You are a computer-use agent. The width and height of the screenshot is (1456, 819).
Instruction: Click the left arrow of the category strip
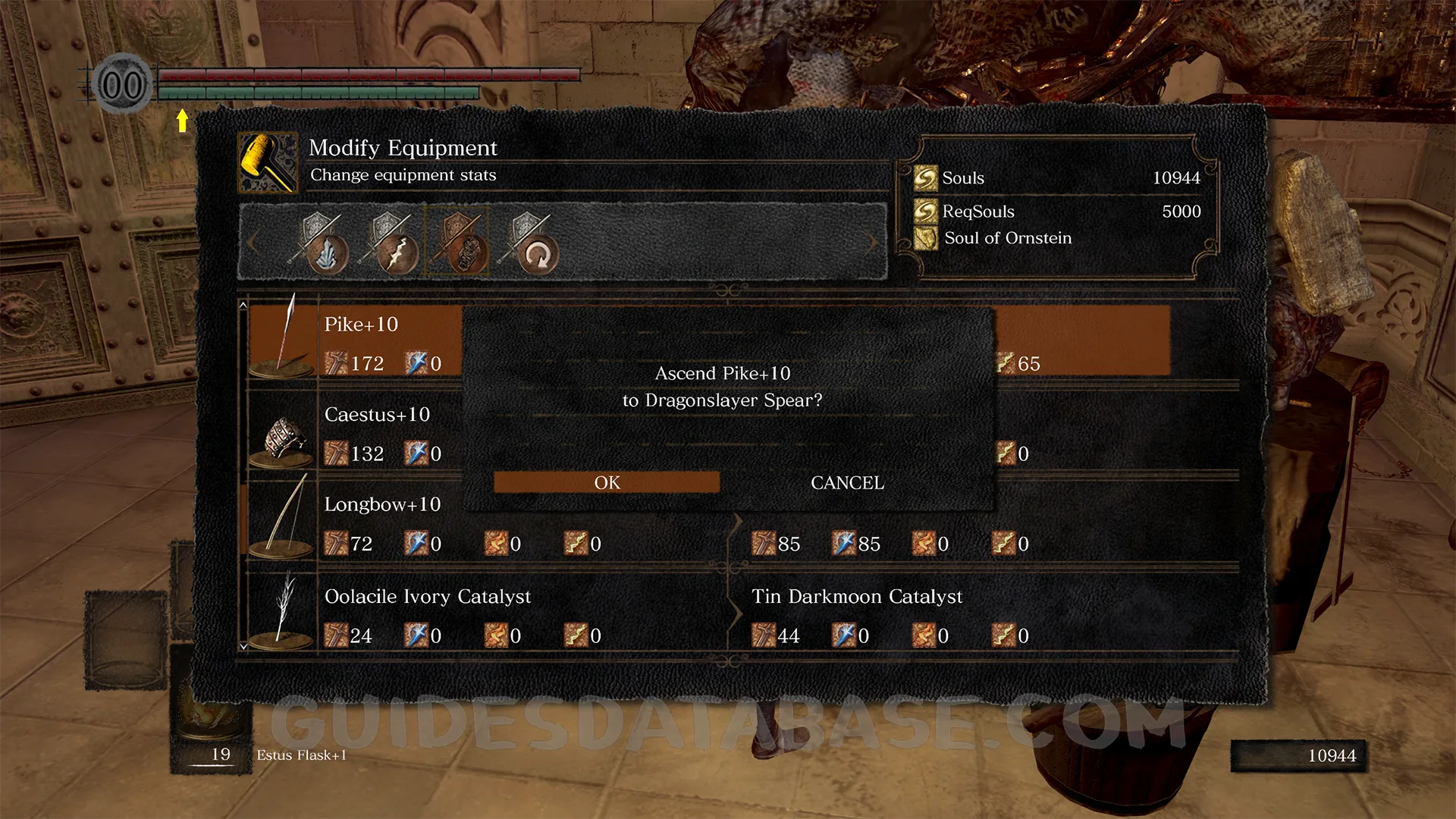pos(253,243)
